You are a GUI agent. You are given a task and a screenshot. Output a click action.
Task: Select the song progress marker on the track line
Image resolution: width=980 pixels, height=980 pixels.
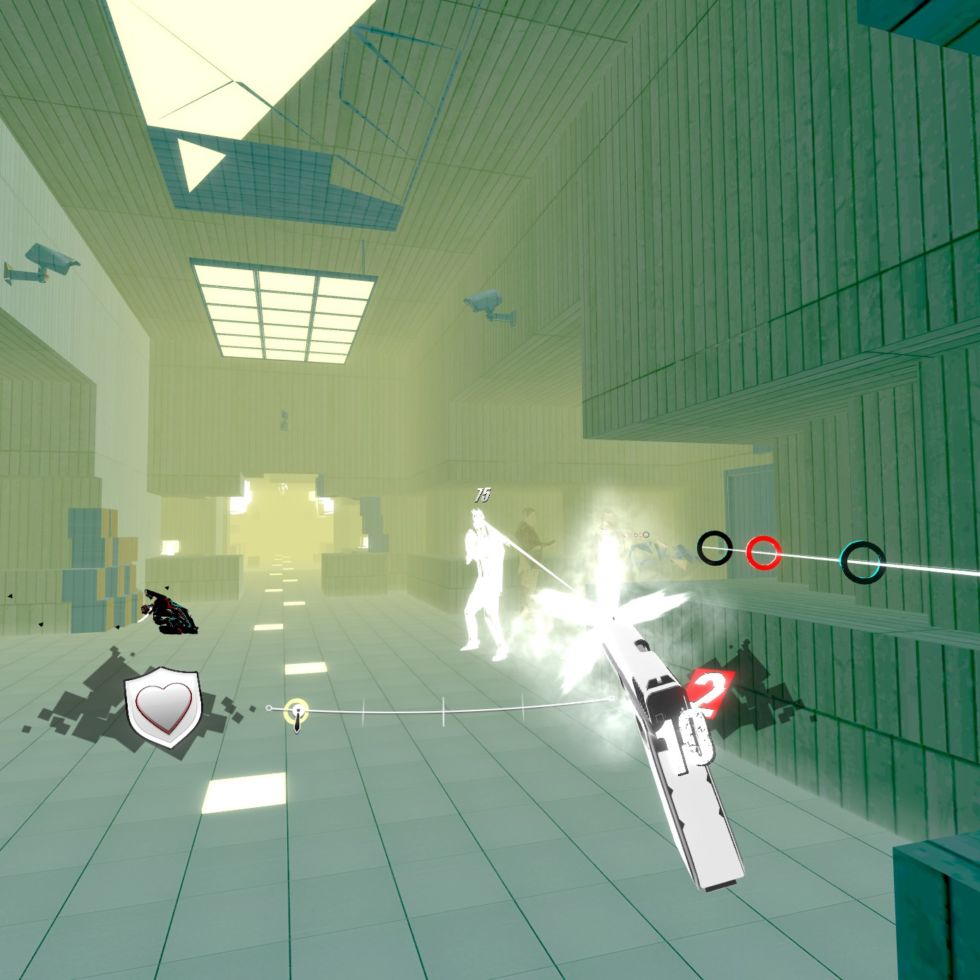[x=296, y=712]
